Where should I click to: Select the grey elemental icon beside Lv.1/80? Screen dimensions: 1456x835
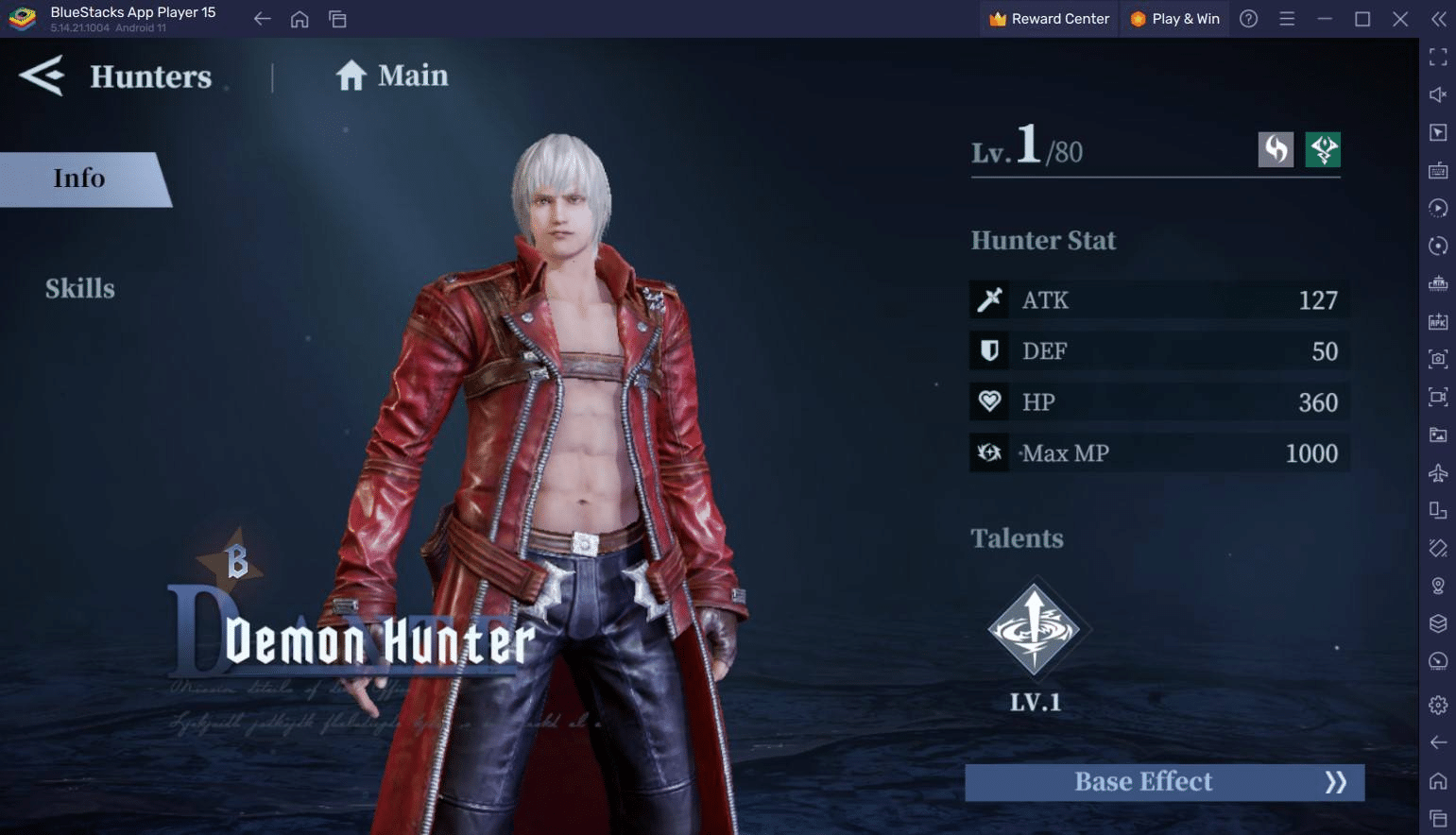(1276, 149)
